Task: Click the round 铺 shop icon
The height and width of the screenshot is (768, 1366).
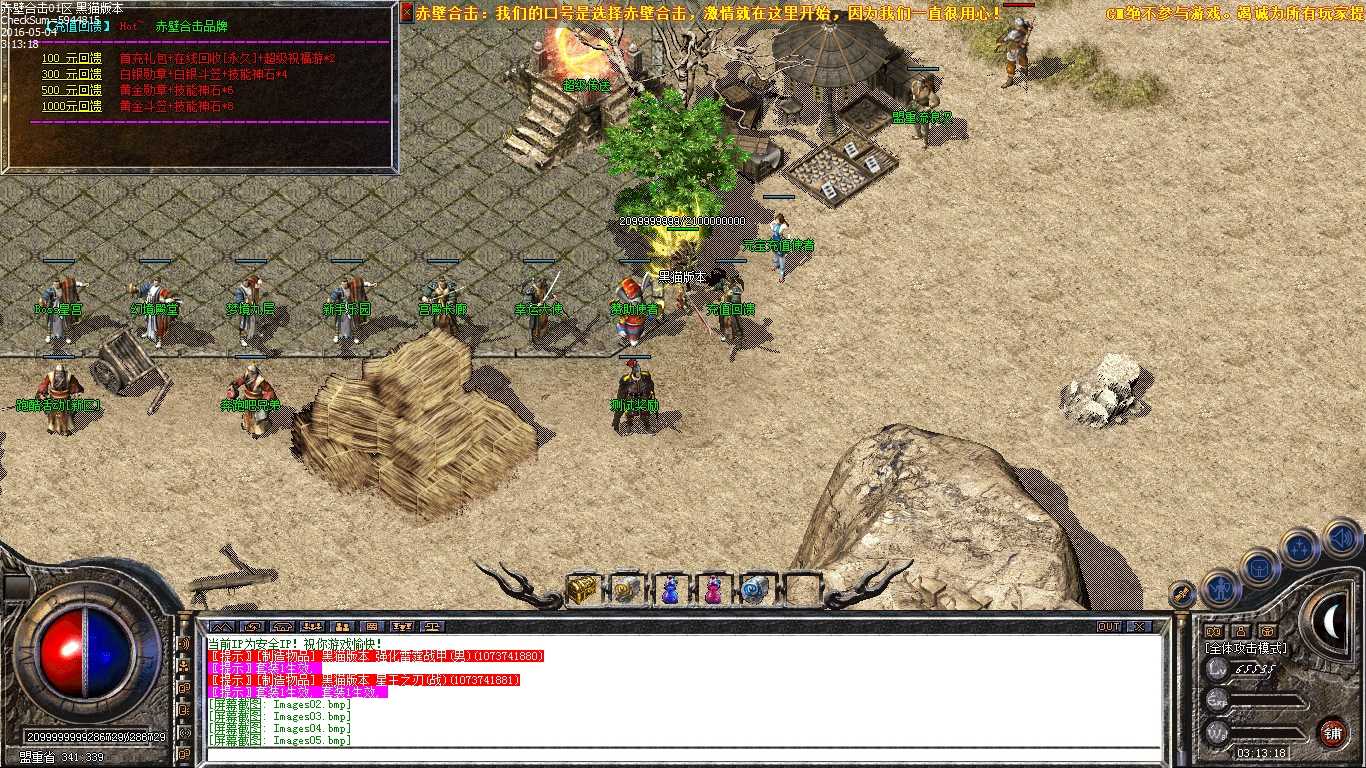Action: [x=1331, y=731]
